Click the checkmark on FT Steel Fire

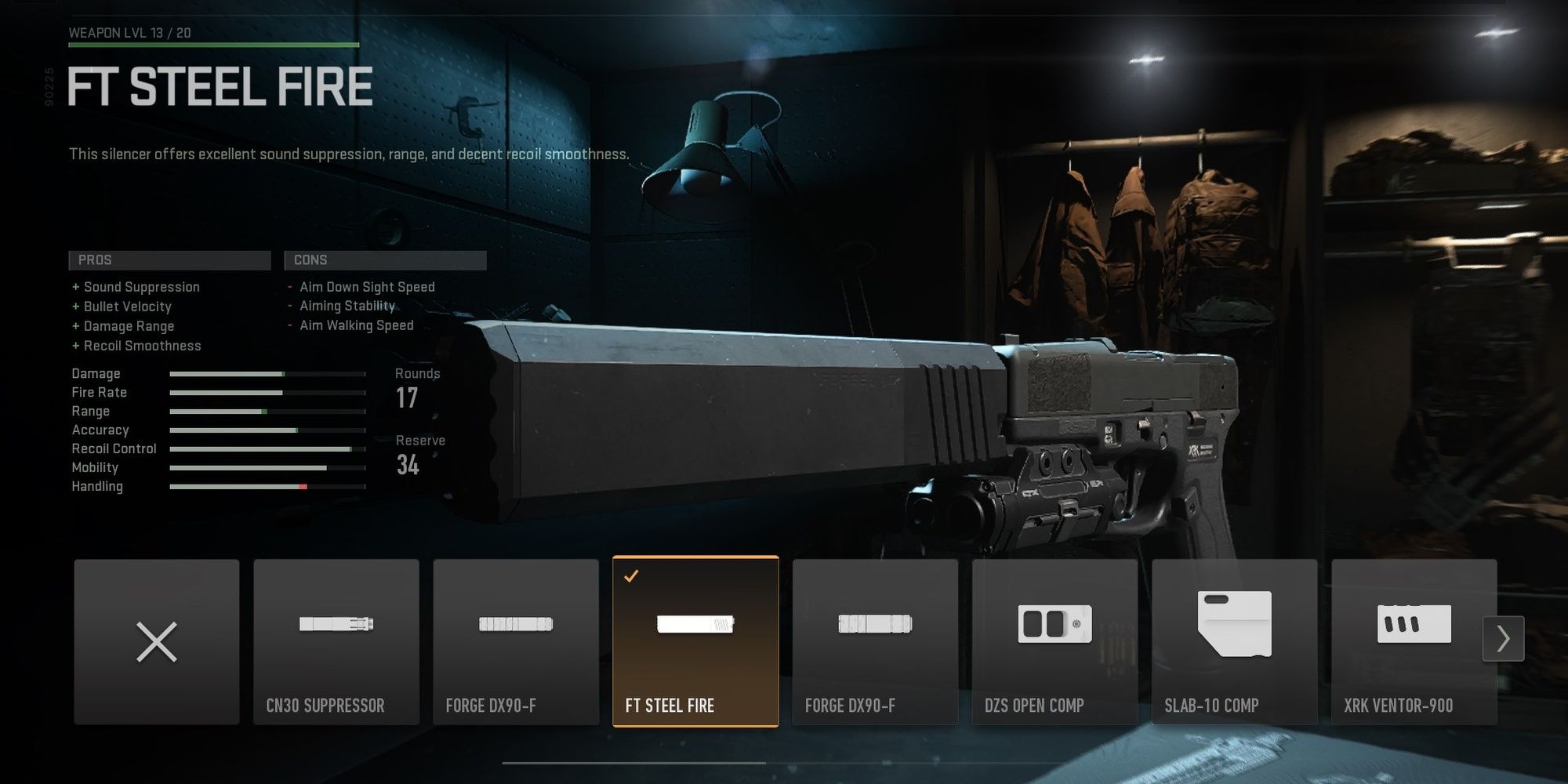[630, 578]
